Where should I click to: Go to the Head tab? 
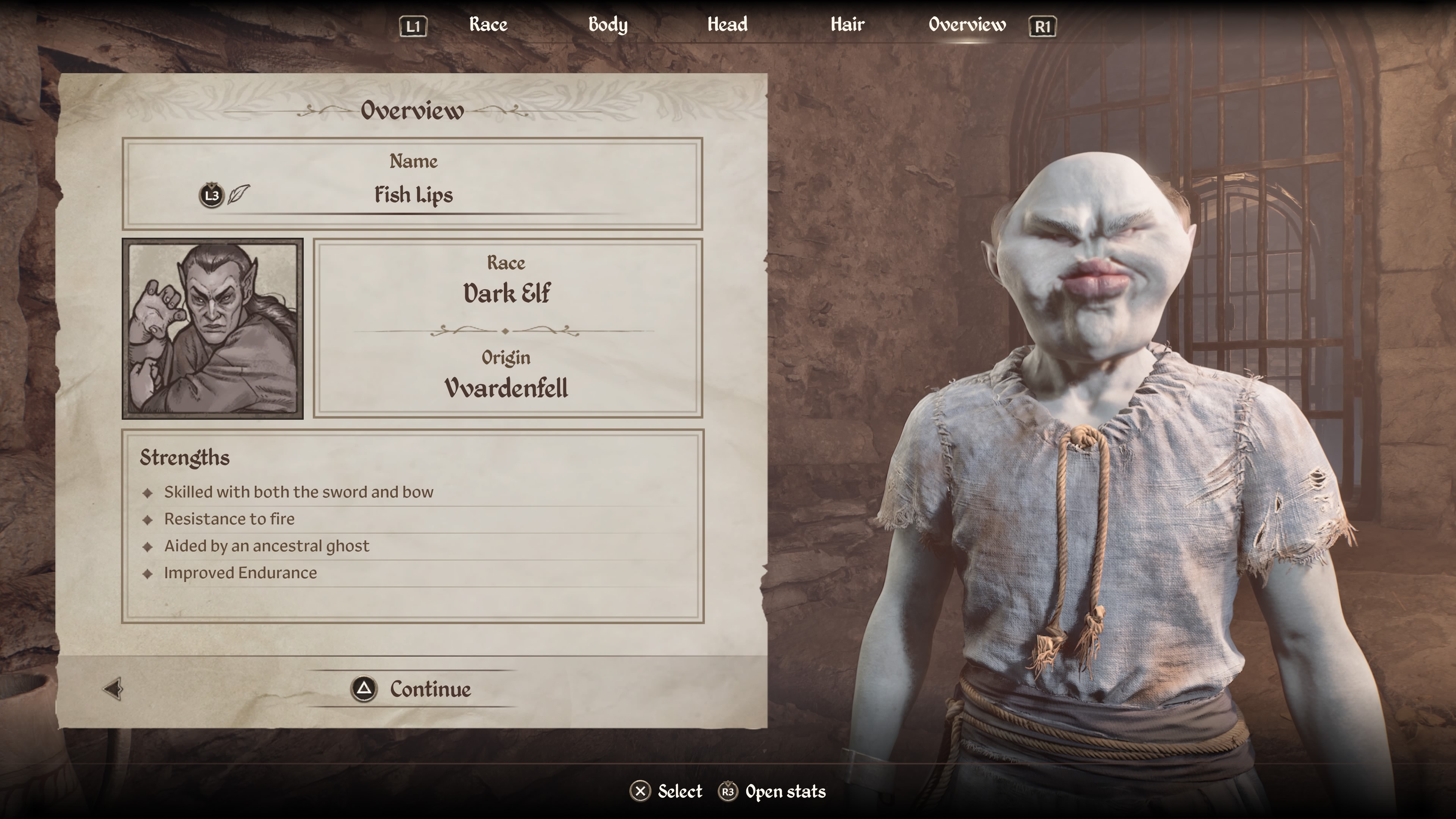click(727, 25)
